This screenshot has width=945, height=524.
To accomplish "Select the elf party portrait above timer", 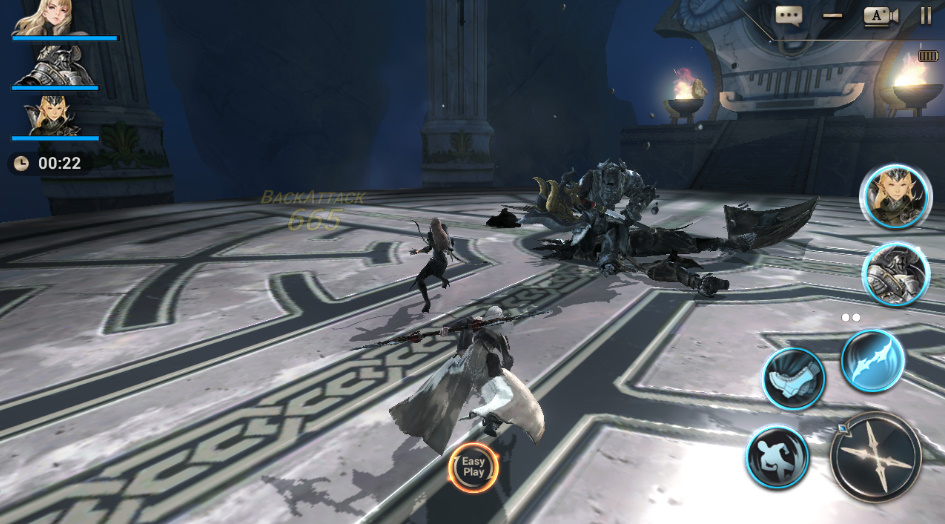I will coord(52,116).
